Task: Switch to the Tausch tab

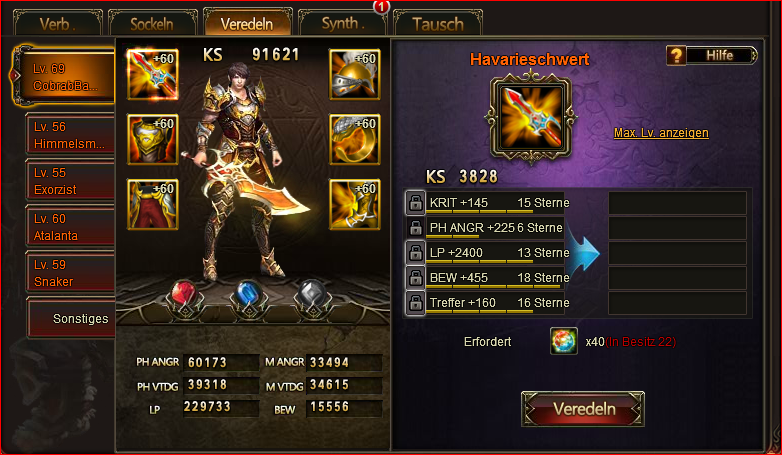Action: (437, 23)
